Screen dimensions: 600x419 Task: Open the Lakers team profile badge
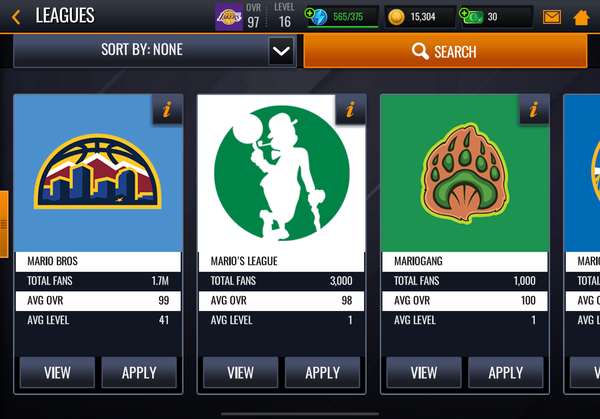[x=229, y=16]
